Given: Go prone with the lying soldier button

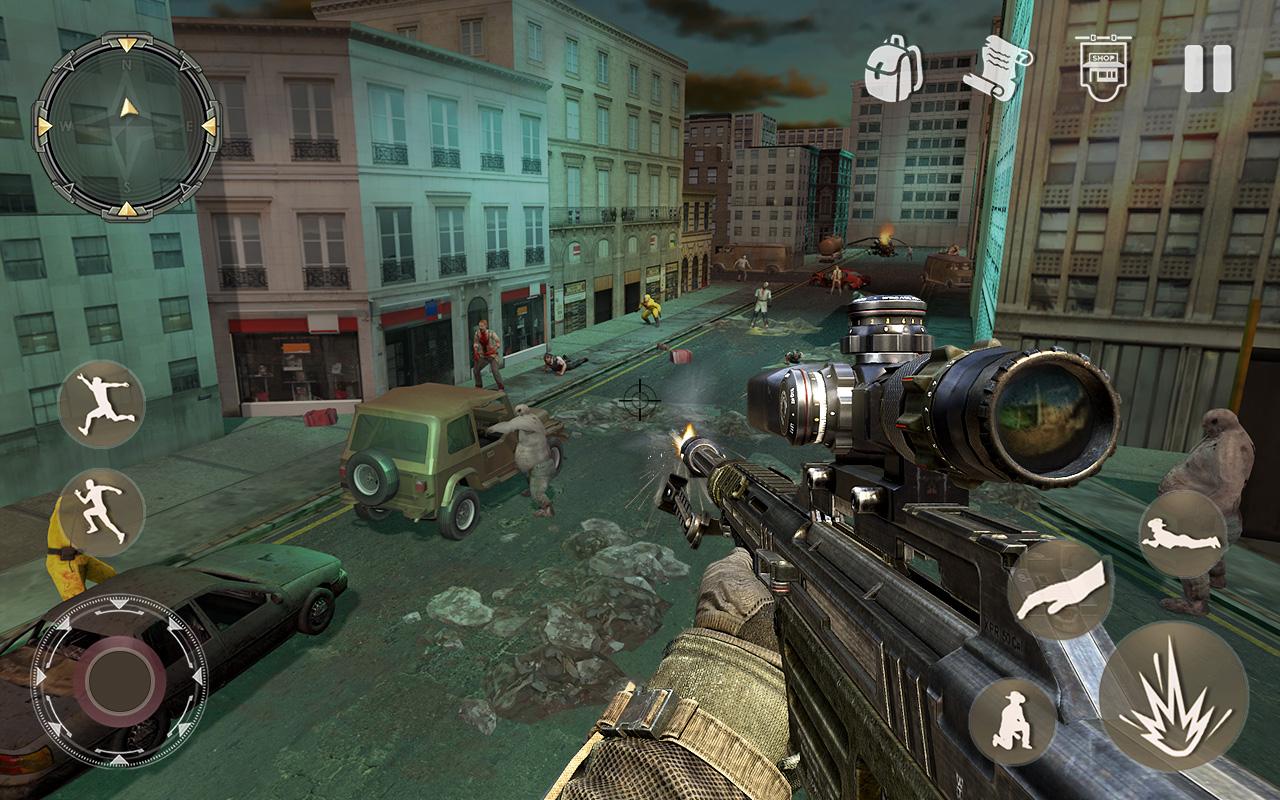Looking at the screenshot, I should (1182, 533).
